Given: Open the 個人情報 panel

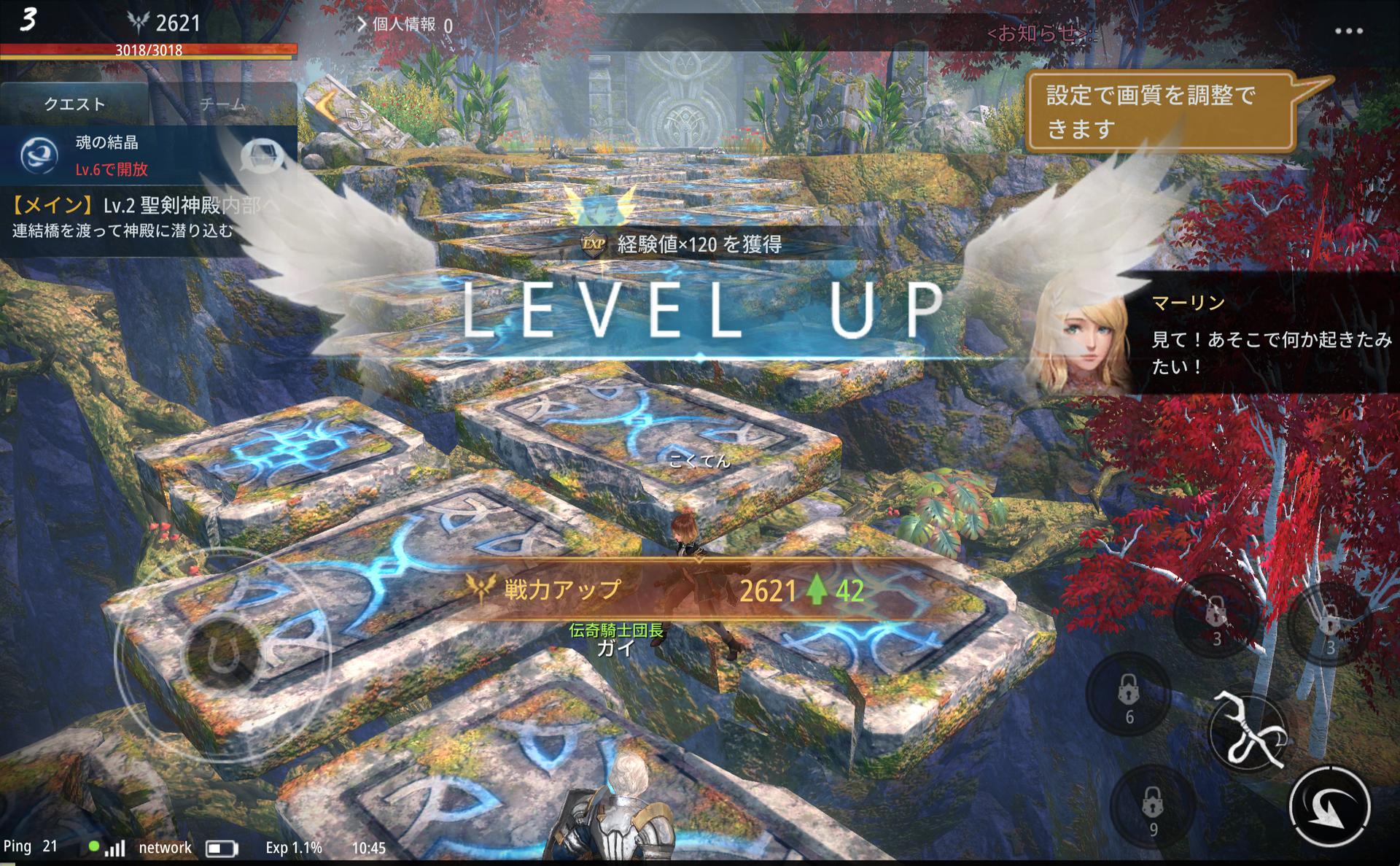Looking at the screenshot, I should click(x=403, y=25).
